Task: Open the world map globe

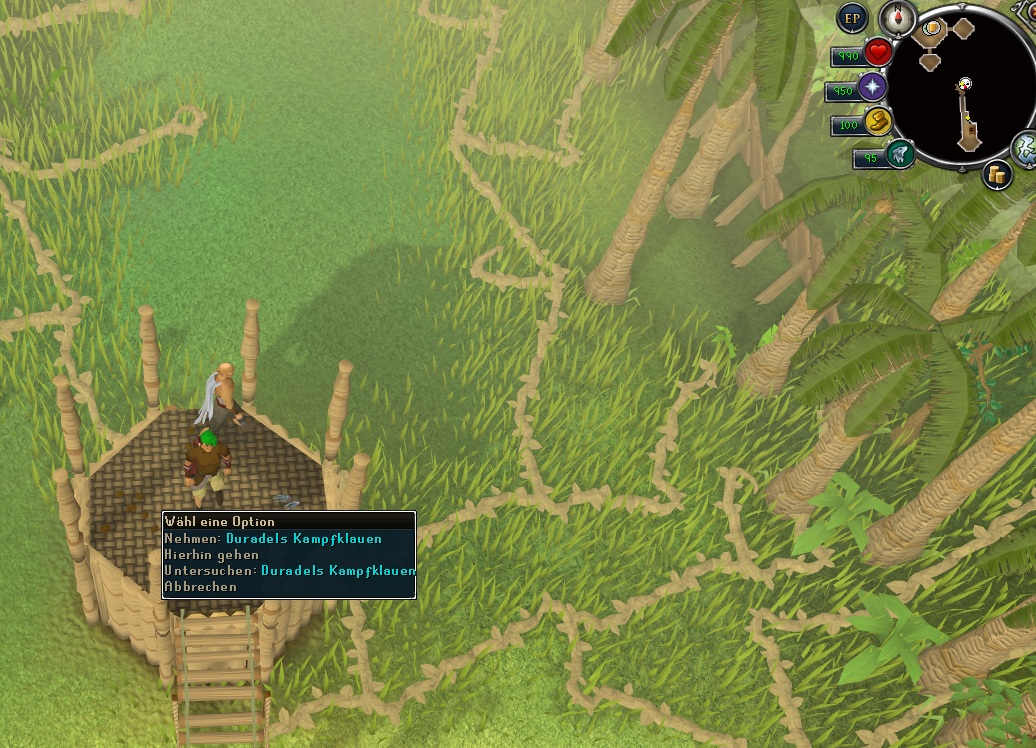Action: coord(1026,149)
